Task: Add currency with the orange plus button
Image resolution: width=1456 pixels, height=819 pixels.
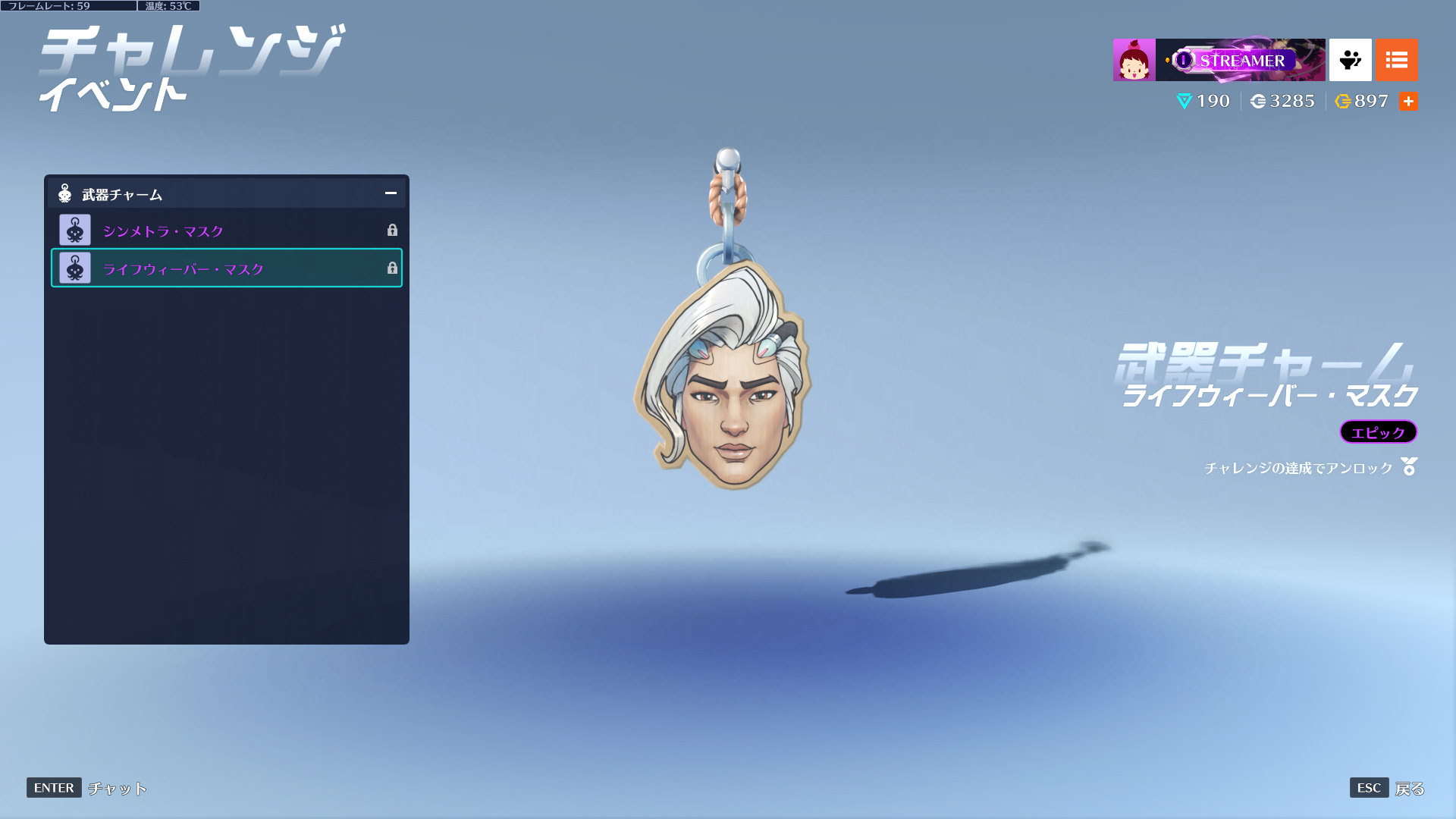Action: [x=1408, y=102]
